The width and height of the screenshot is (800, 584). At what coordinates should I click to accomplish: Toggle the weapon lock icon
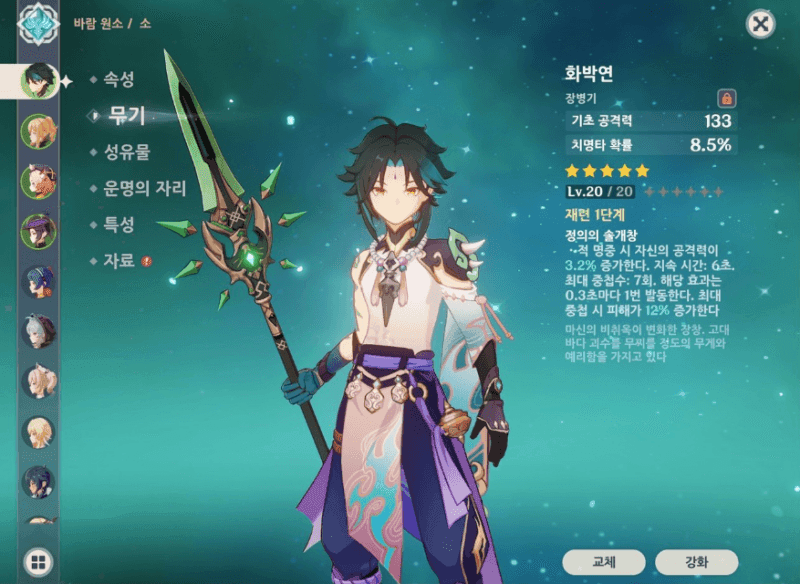click(727, 97)
